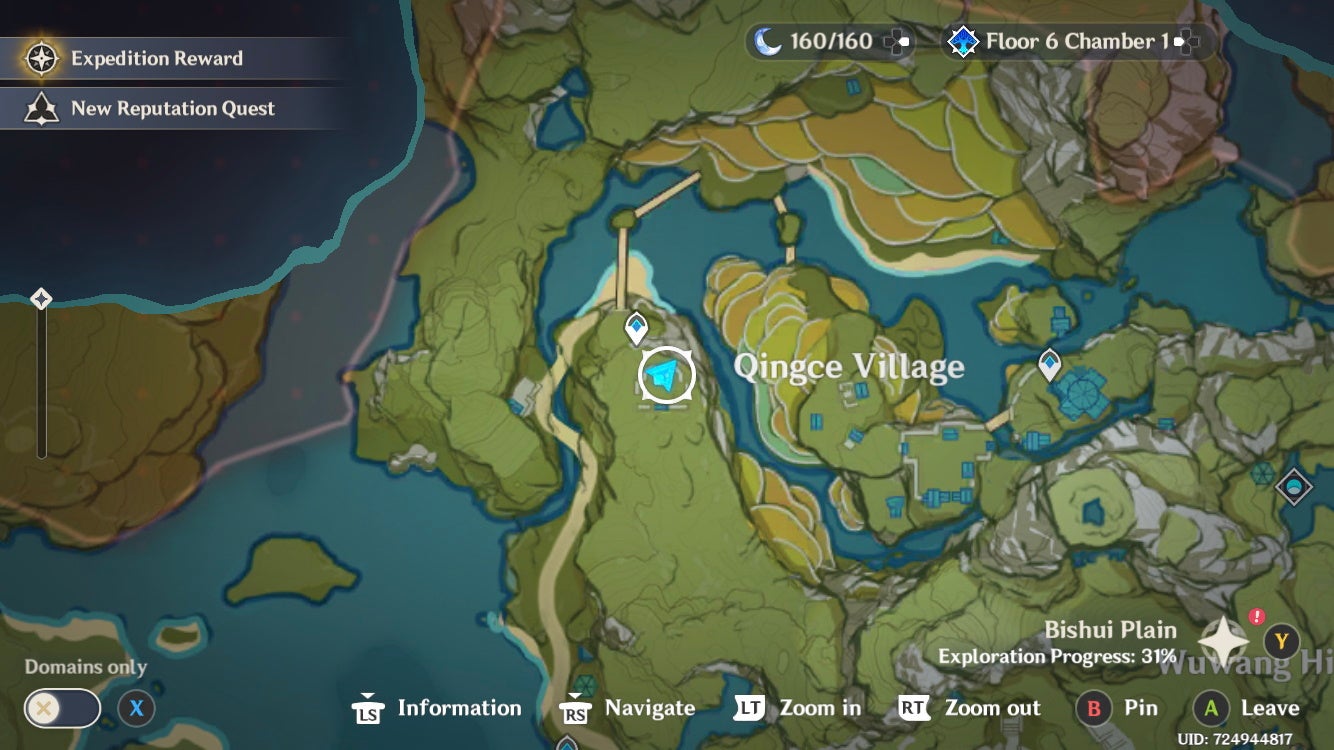Click the Qingce Village map label
Screen dimensions: 1334x750
pyautogui.click(x=848, y=366)
